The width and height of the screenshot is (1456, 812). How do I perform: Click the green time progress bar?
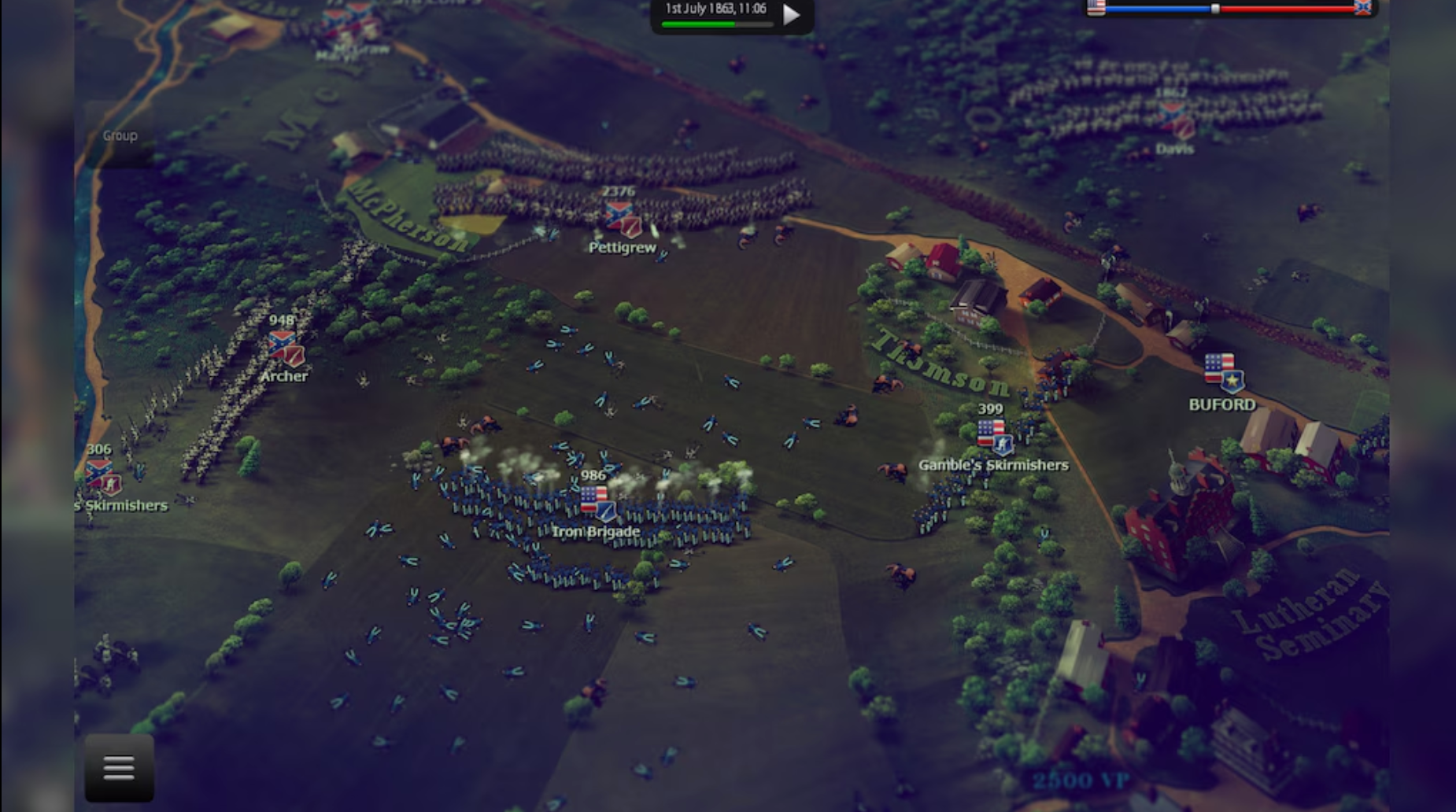click(699, 24)
